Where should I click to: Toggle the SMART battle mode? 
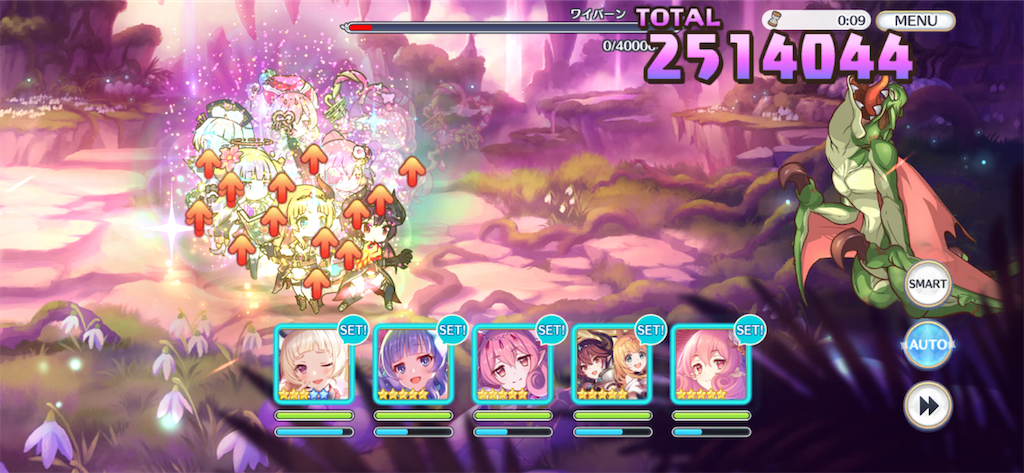tap(927, 284)
